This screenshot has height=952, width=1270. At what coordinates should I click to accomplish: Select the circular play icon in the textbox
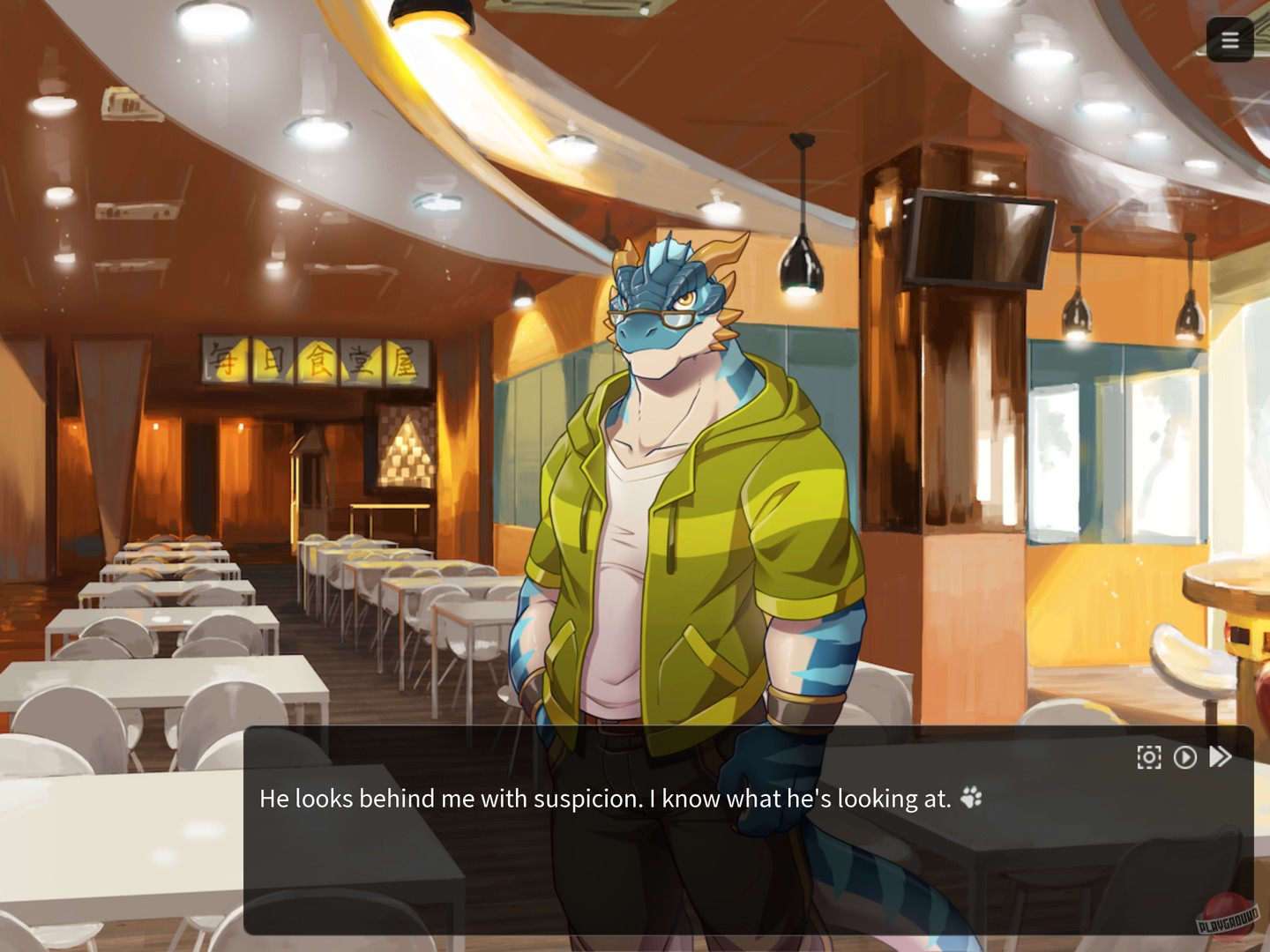(1185, 756)
